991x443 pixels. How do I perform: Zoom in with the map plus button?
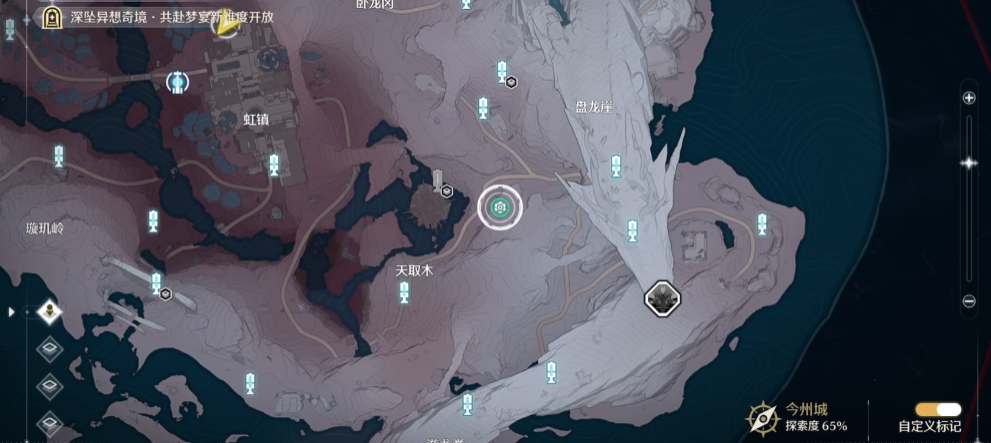[x=968, y=98]
